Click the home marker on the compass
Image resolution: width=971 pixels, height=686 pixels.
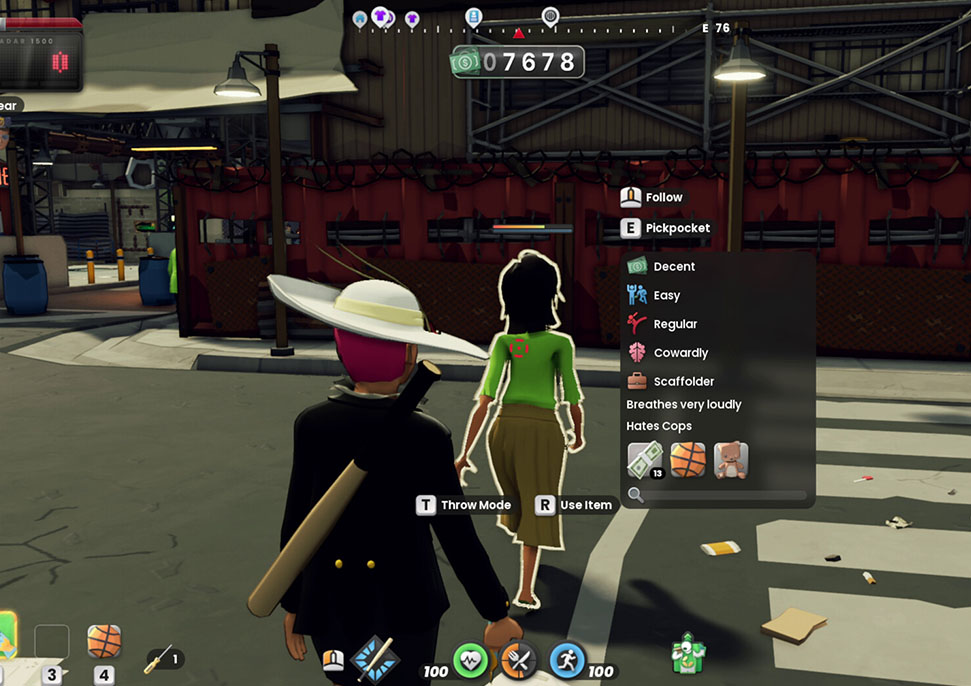360,18
